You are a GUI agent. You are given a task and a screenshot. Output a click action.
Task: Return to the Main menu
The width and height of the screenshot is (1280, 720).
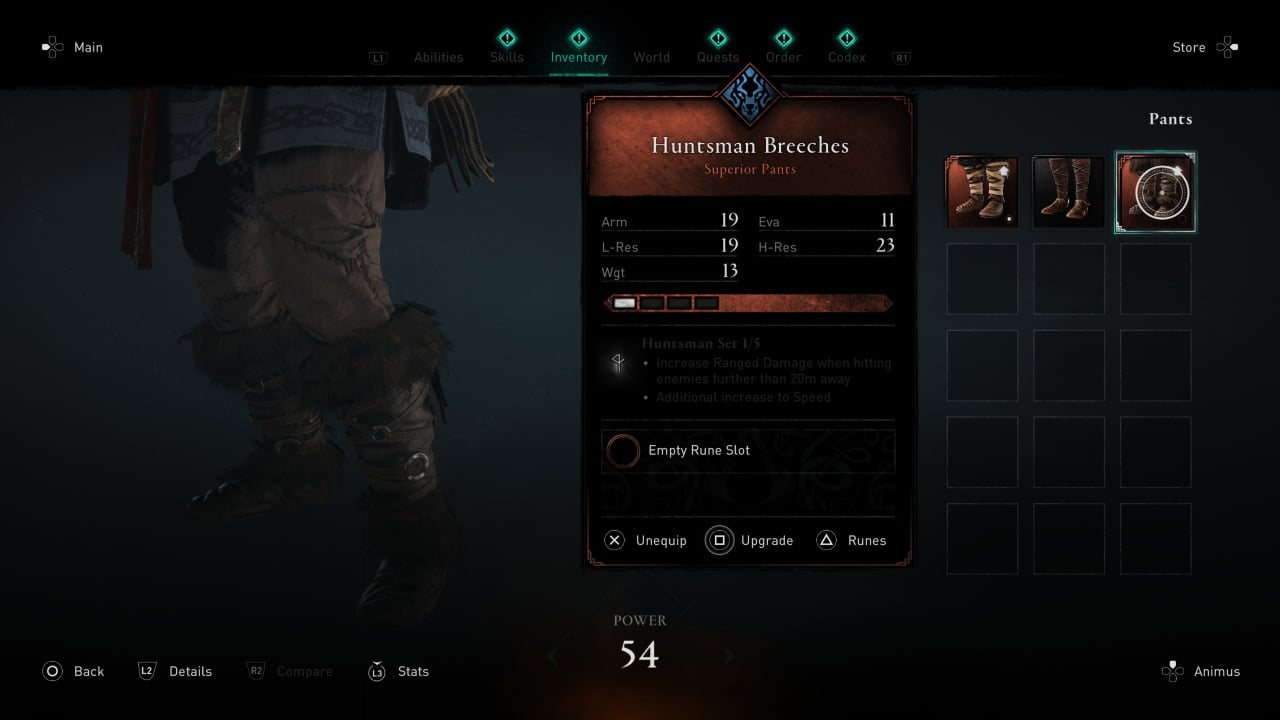pyautogui.click(x=88, y=47)
